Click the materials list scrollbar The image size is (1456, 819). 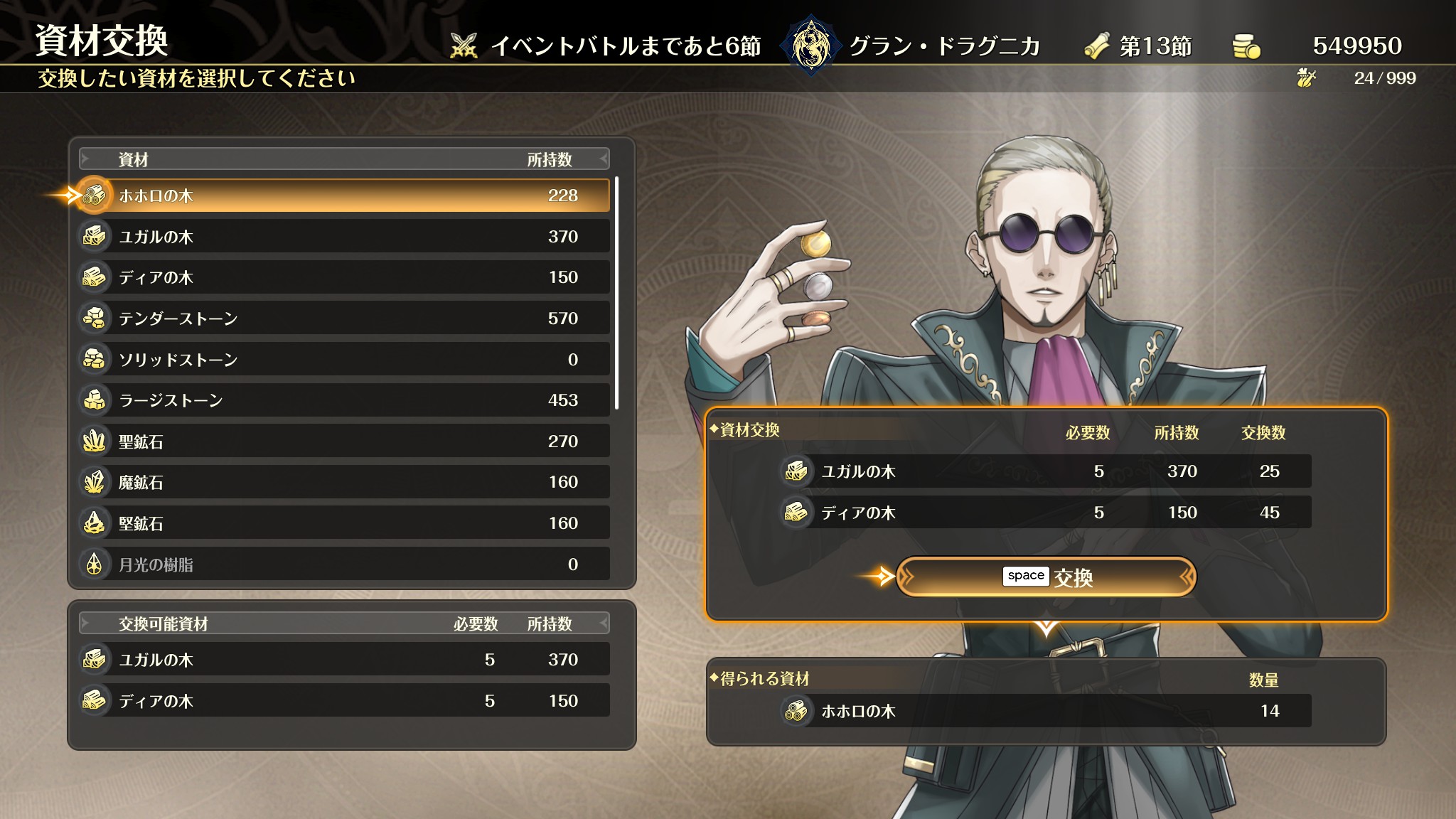[x=616, y=293]
